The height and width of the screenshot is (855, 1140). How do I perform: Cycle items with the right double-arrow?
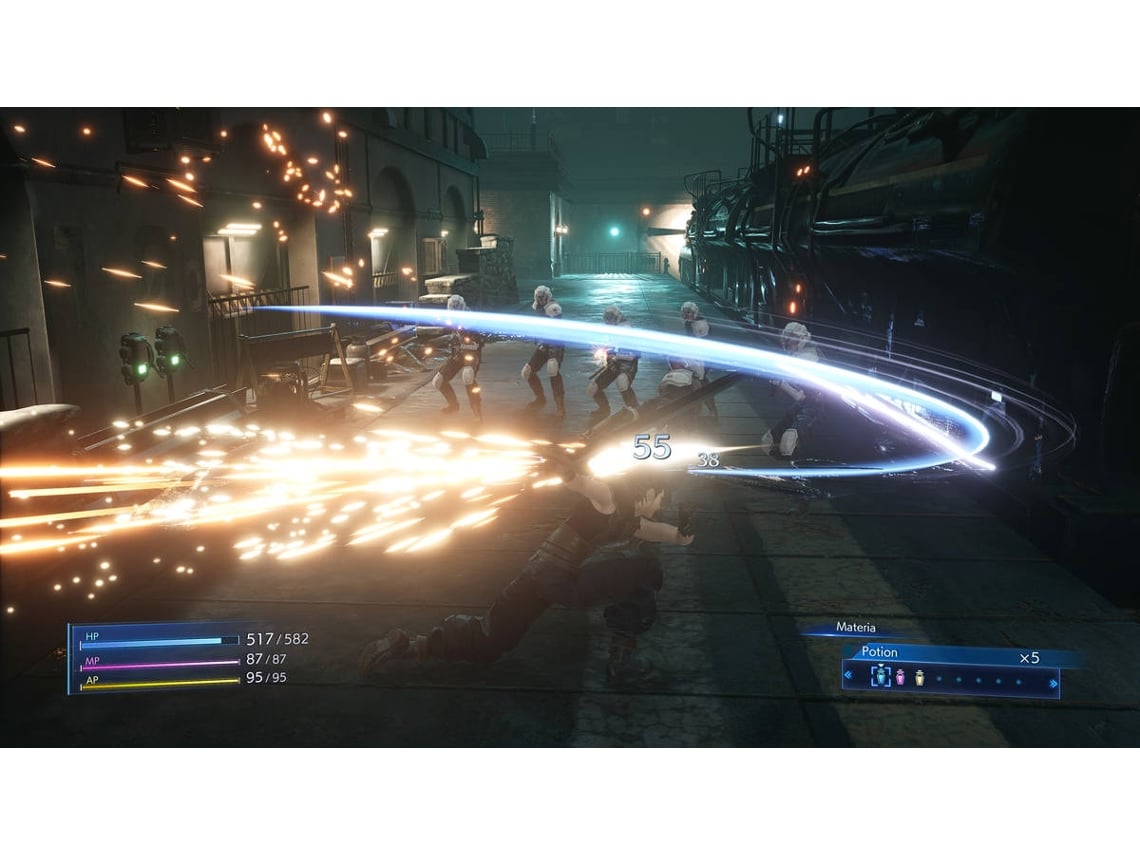tap(1052, 682)
